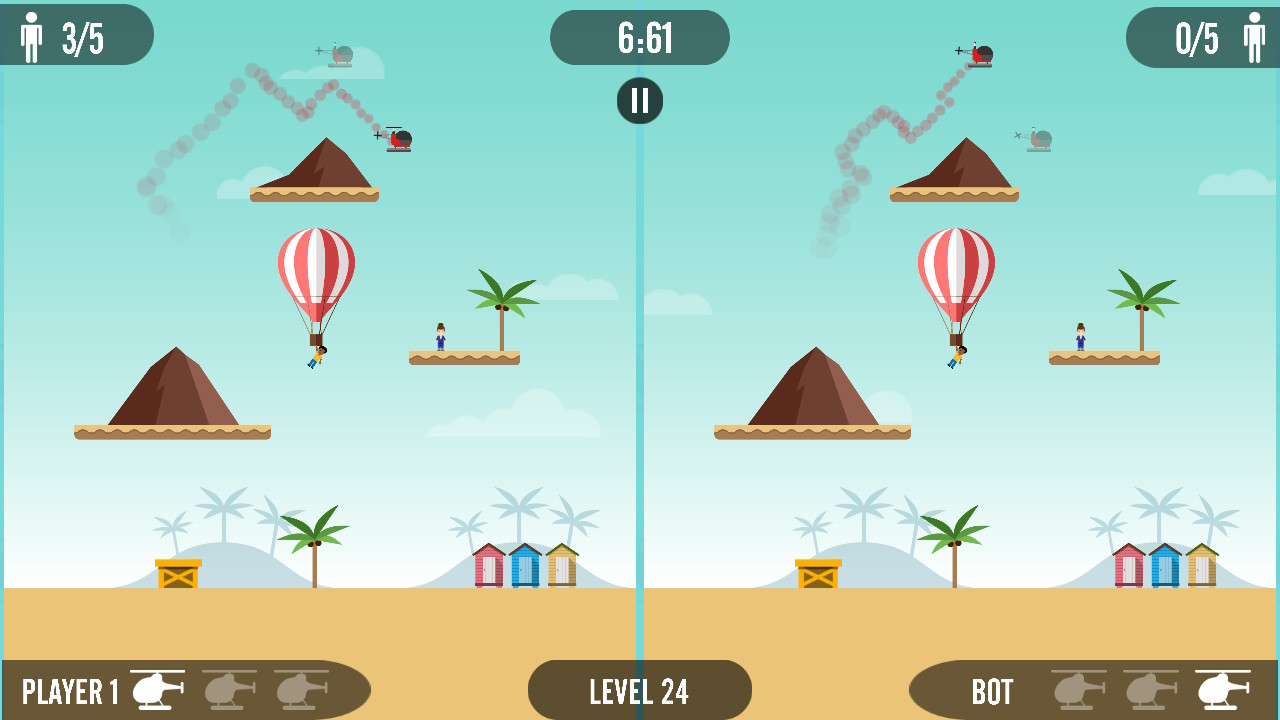Click the person icon beside the 3/5 counter
This screenshot has height=720, width=1280.
pyautogui.click(x=29, y=33)
